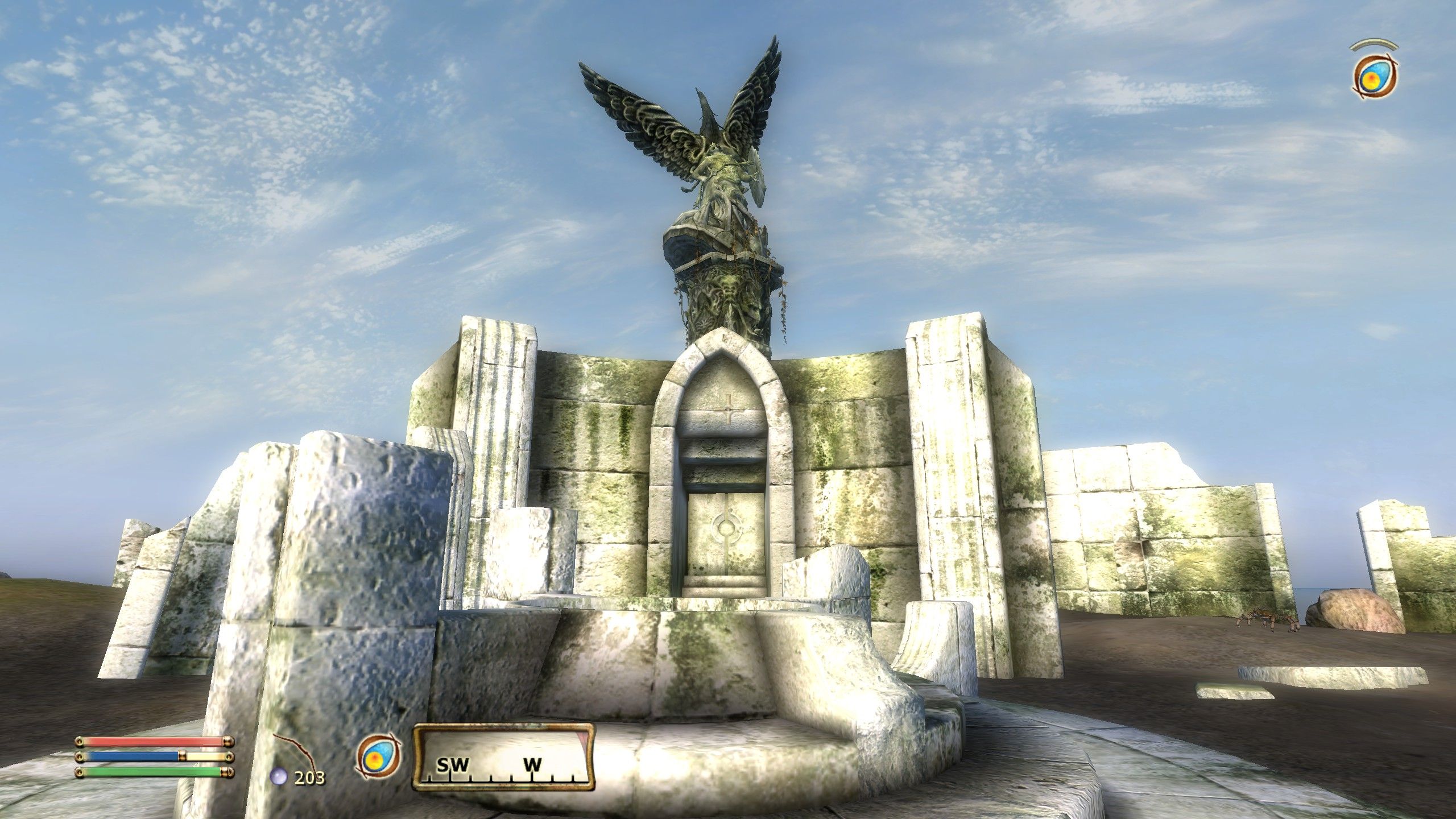The image size is (1456, 819).
Task: Click the equipped bow weapon icon above the stat bars
Action: point(296,751)
